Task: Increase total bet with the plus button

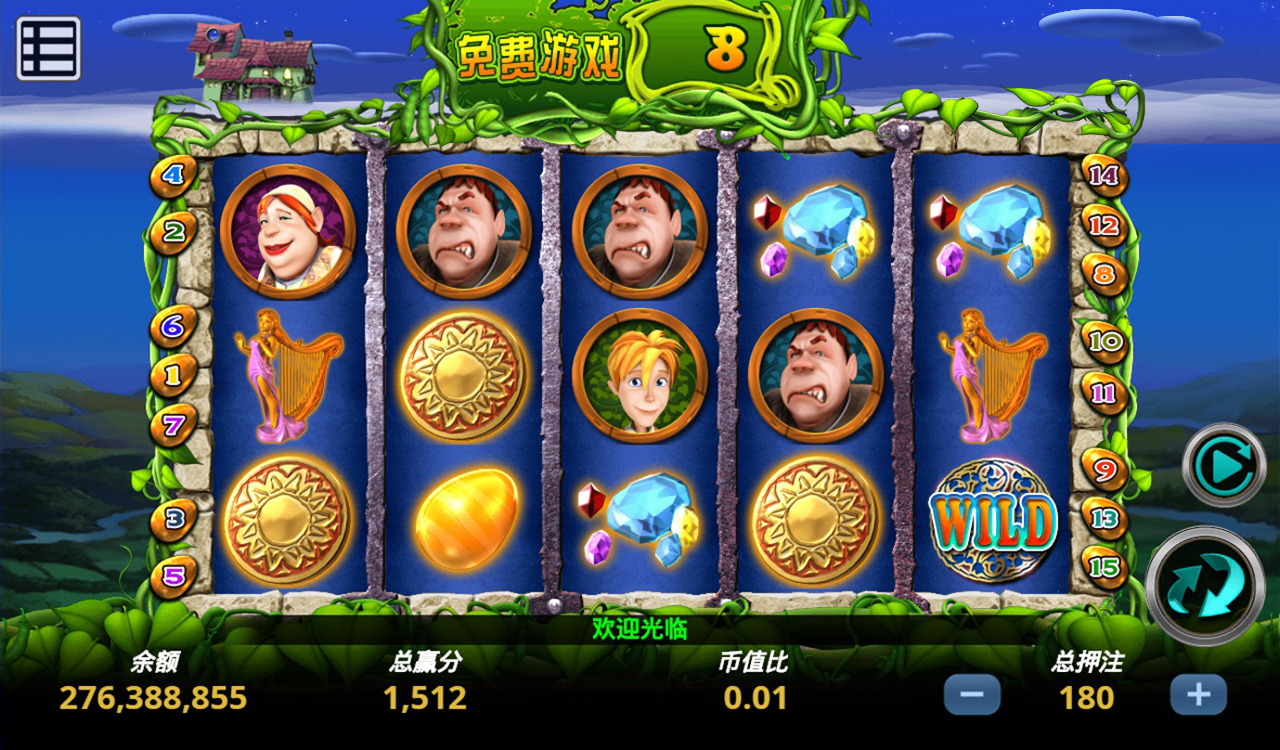Action: click(1198, 694)
